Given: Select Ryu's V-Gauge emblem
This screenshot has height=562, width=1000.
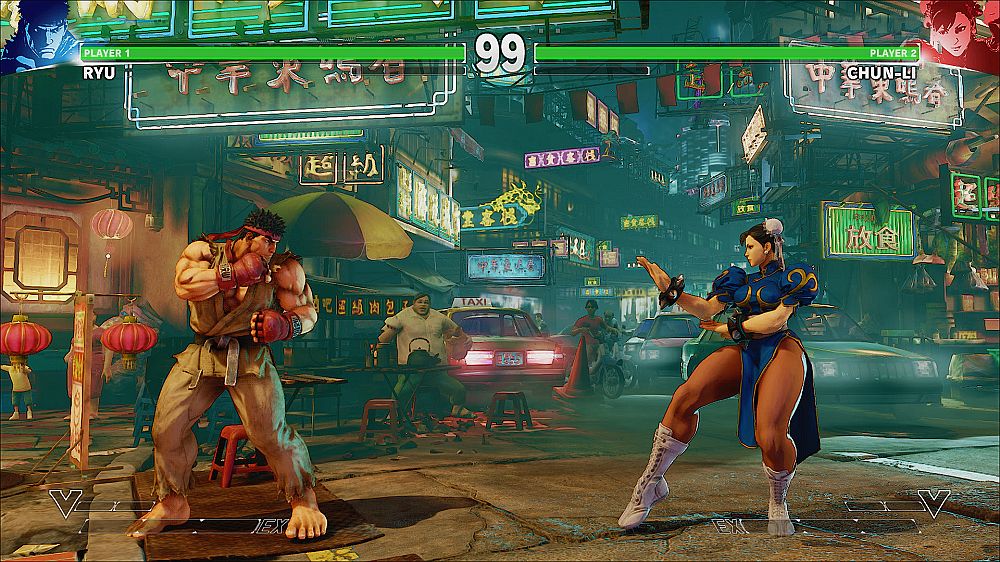Looking at the screenshot, I should pos(66,502).
